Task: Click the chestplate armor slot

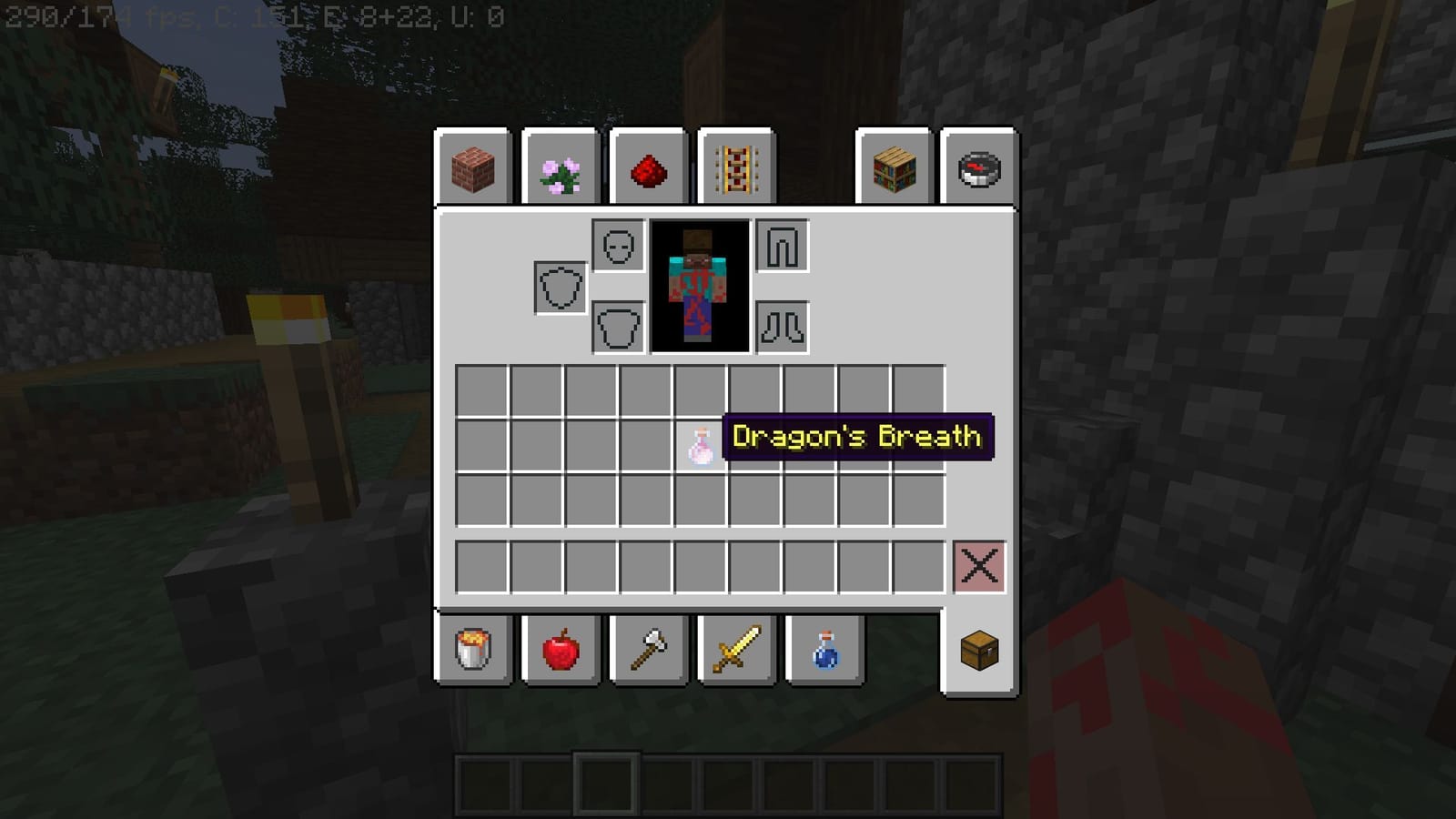Action: (617, 328)
